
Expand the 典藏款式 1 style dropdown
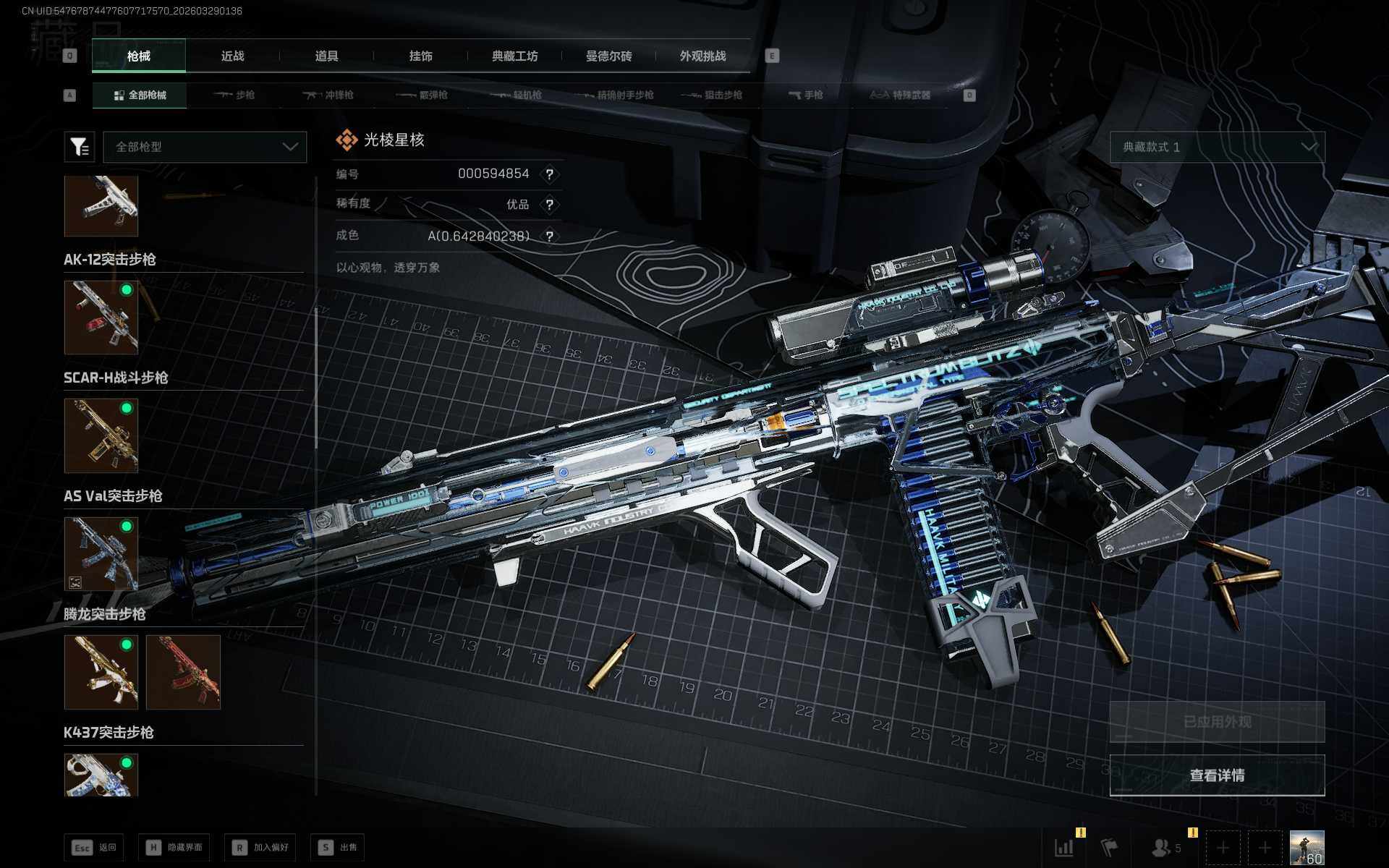pyautogui.click(x=1217, y=147)
